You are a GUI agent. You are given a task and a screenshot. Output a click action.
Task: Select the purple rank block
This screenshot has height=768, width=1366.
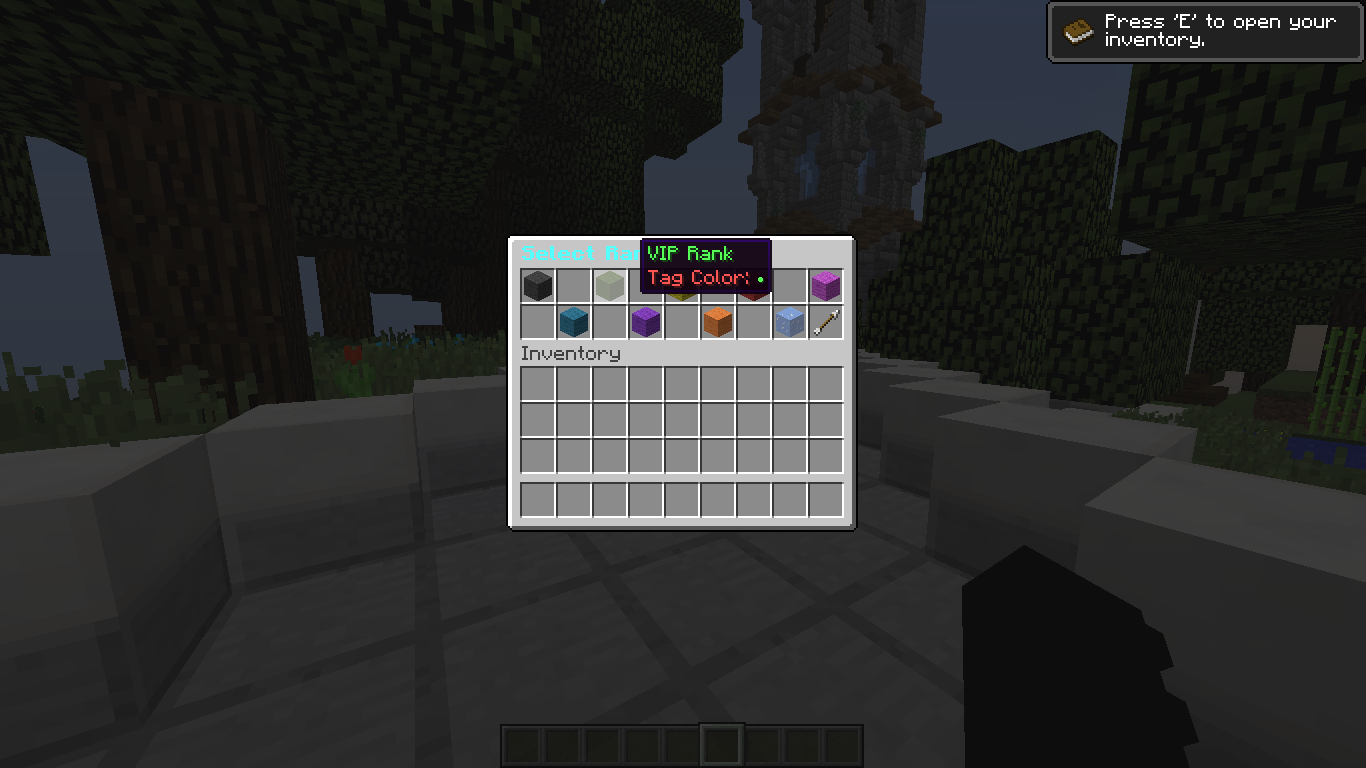645,320
